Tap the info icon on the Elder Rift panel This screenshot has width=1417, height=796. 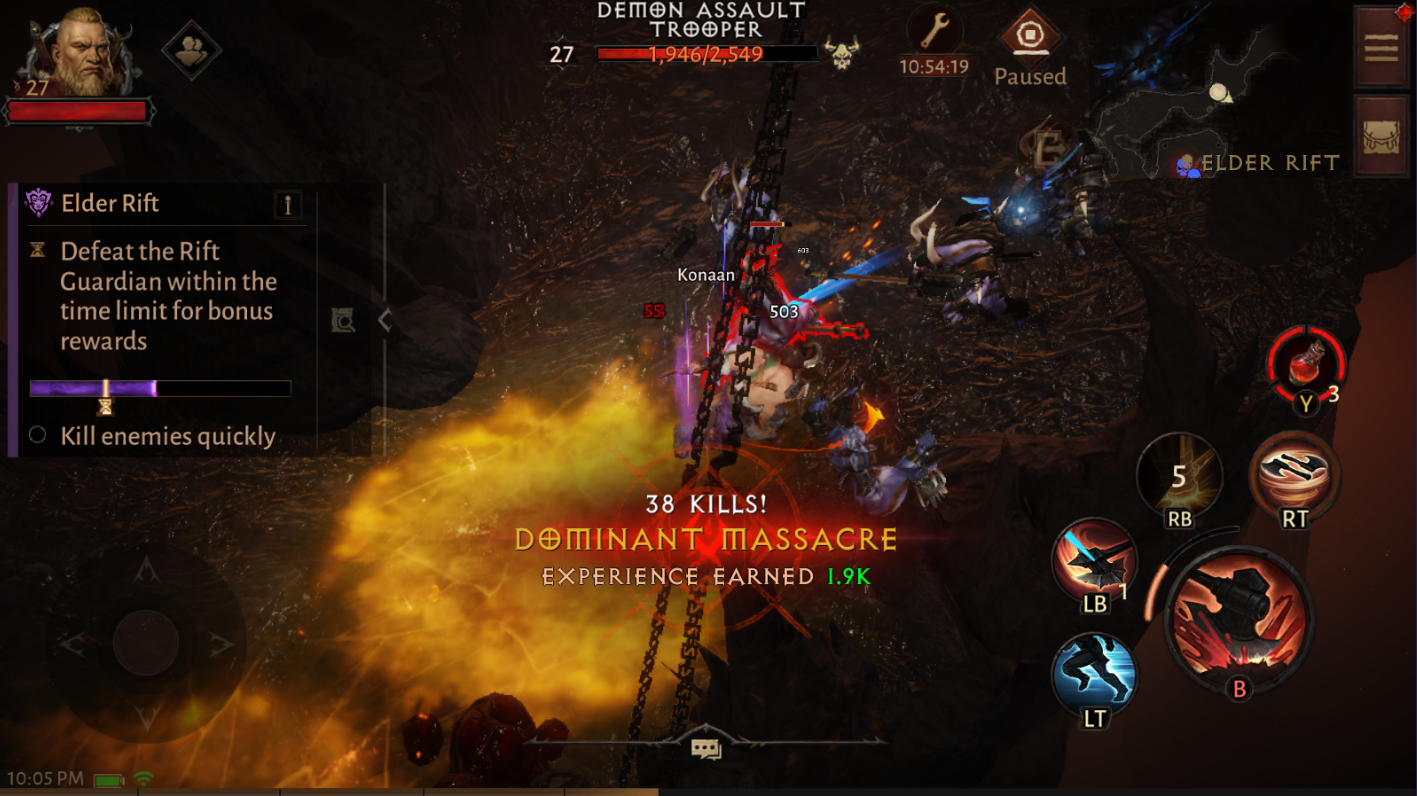coord(290,203)
